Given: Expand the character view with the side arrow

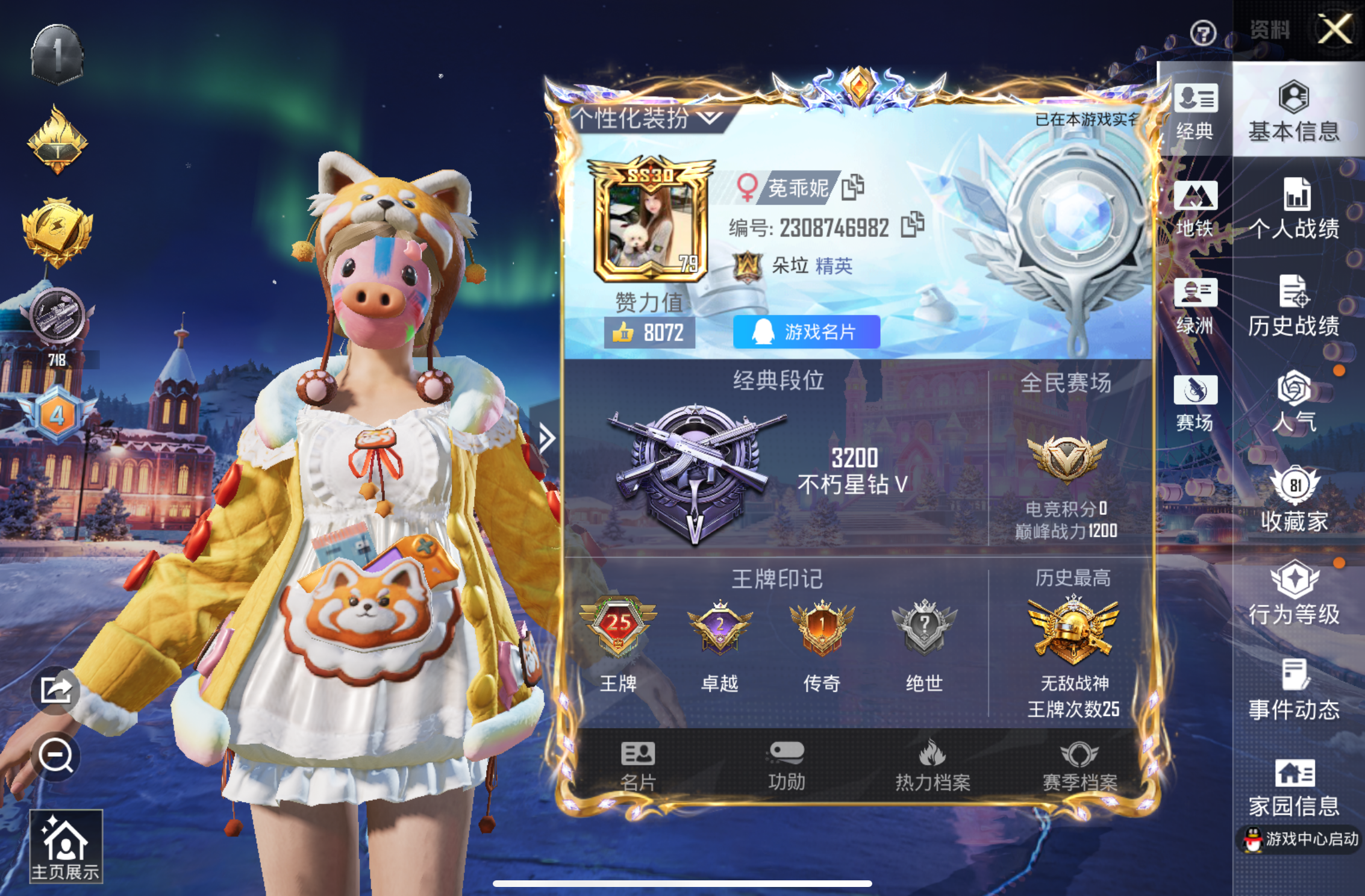Looking at the screenshot, I should click(x=547, y=439).
